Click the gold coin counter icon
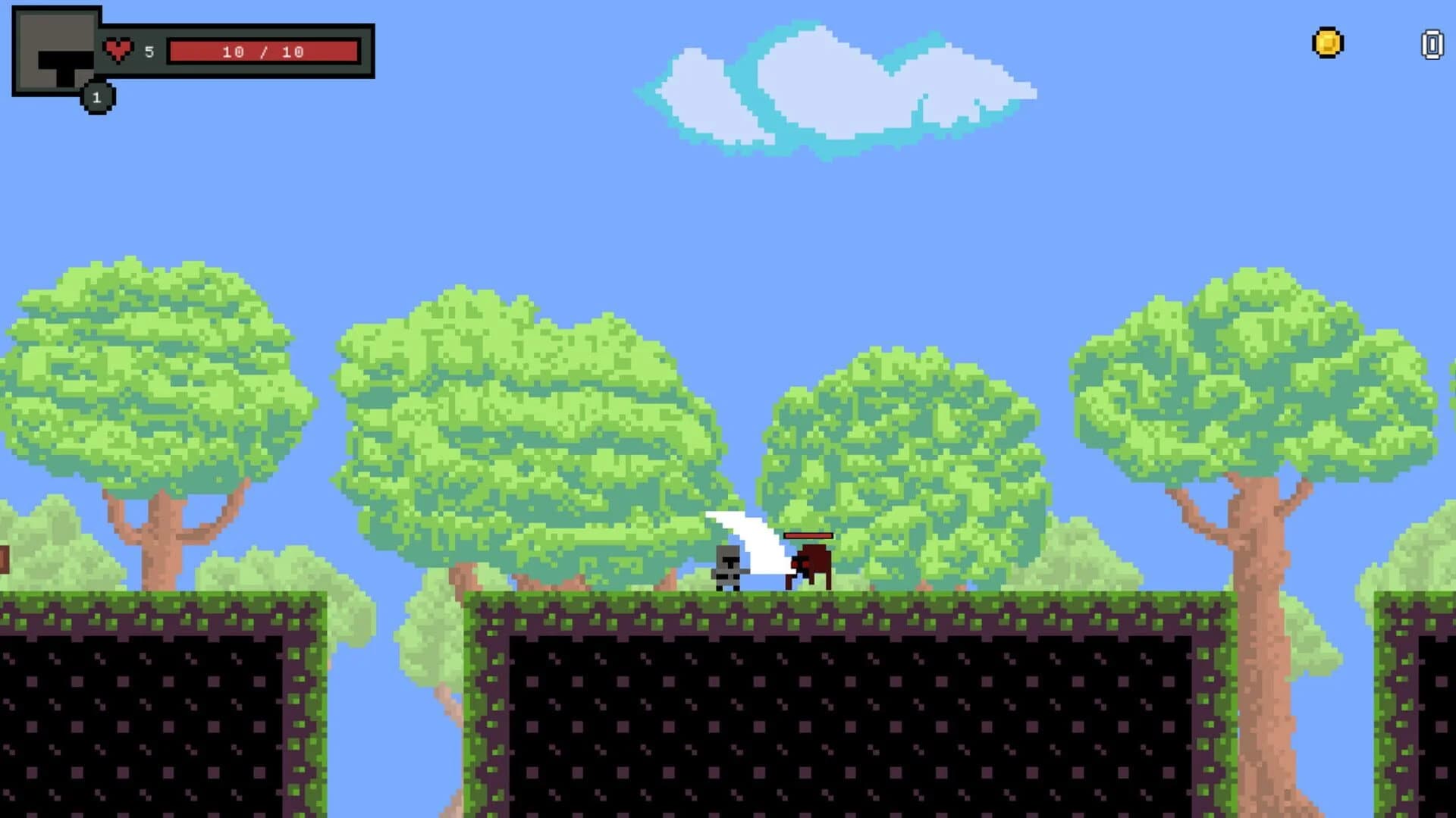 [x=1327, y=44]
